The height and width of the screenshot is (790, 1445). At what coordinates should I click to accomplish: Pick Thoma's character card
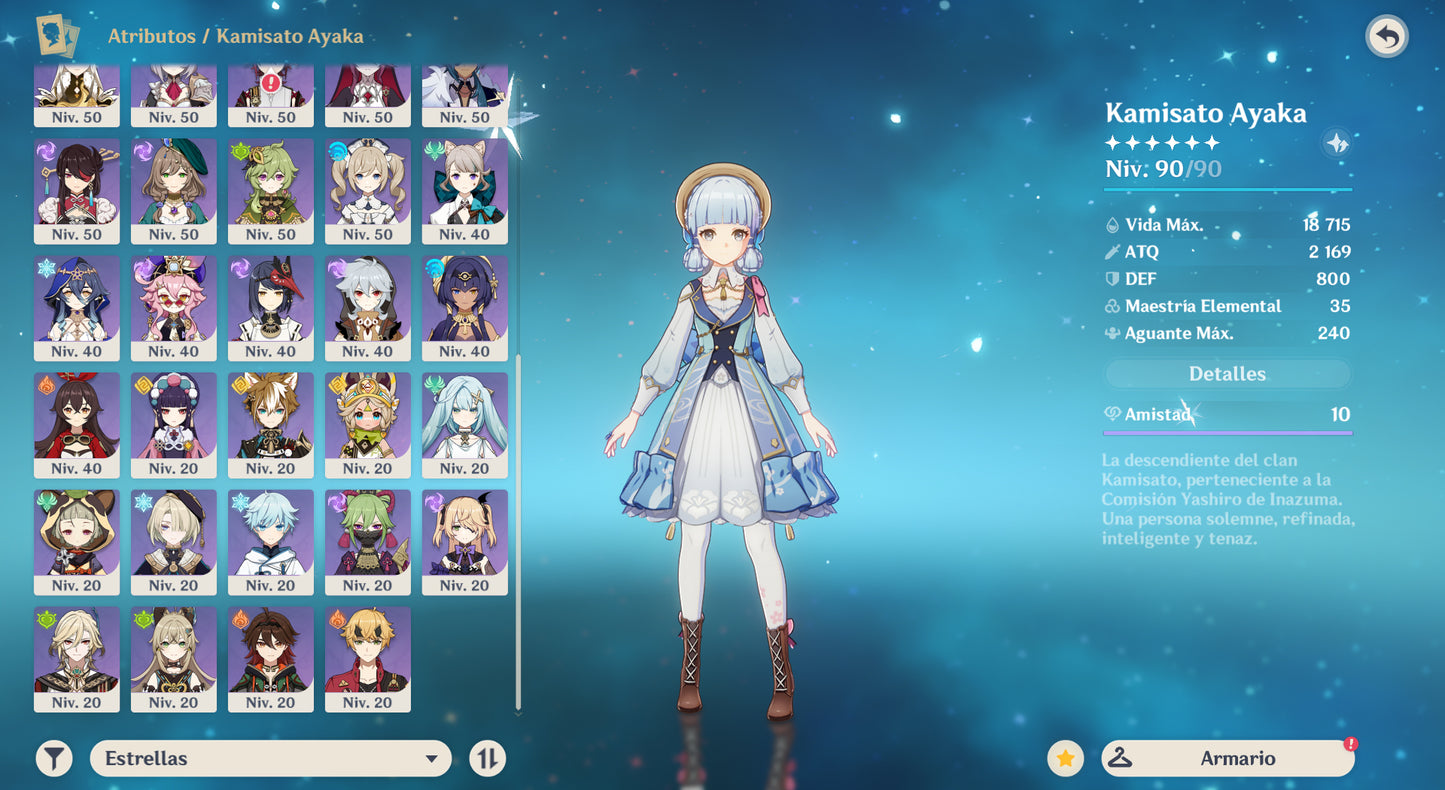(x=368, y=659)
